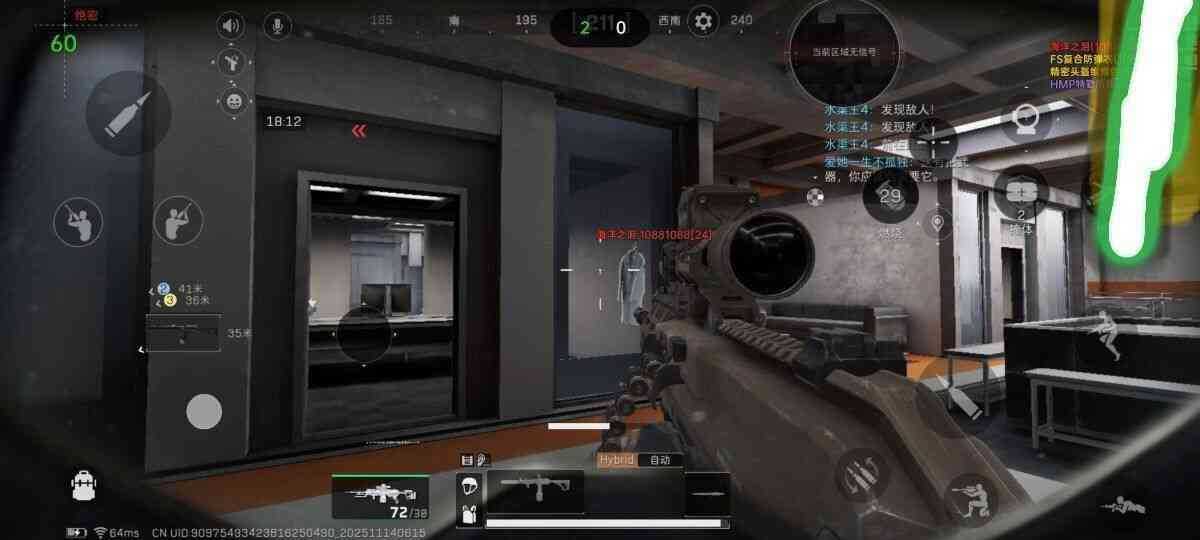Screen dimensions: 1200x540
Task: Toggle the 自动 fire mode selector
Action: pos(659,460)
